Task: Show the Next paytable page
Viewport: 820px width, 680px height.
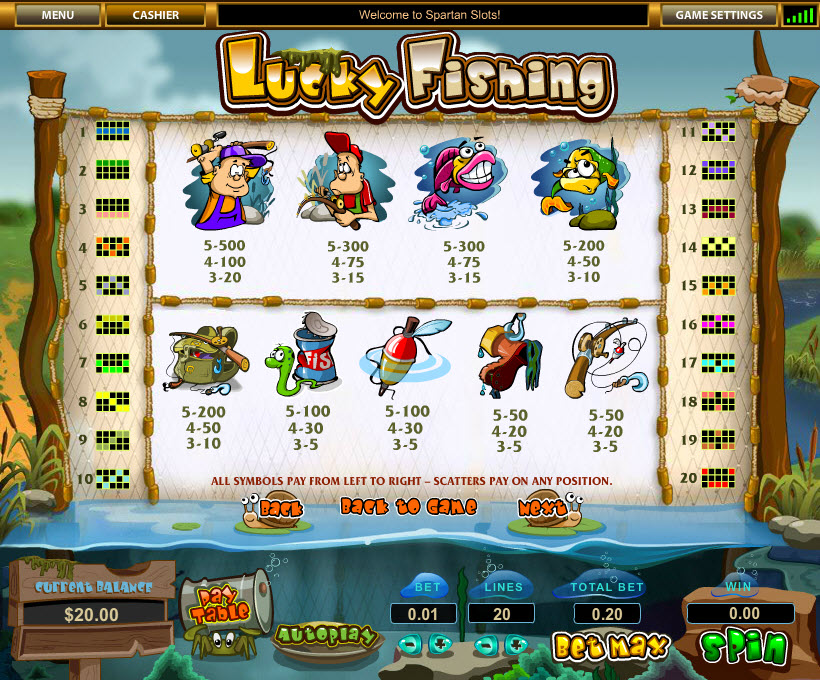Action: (545, 508)
